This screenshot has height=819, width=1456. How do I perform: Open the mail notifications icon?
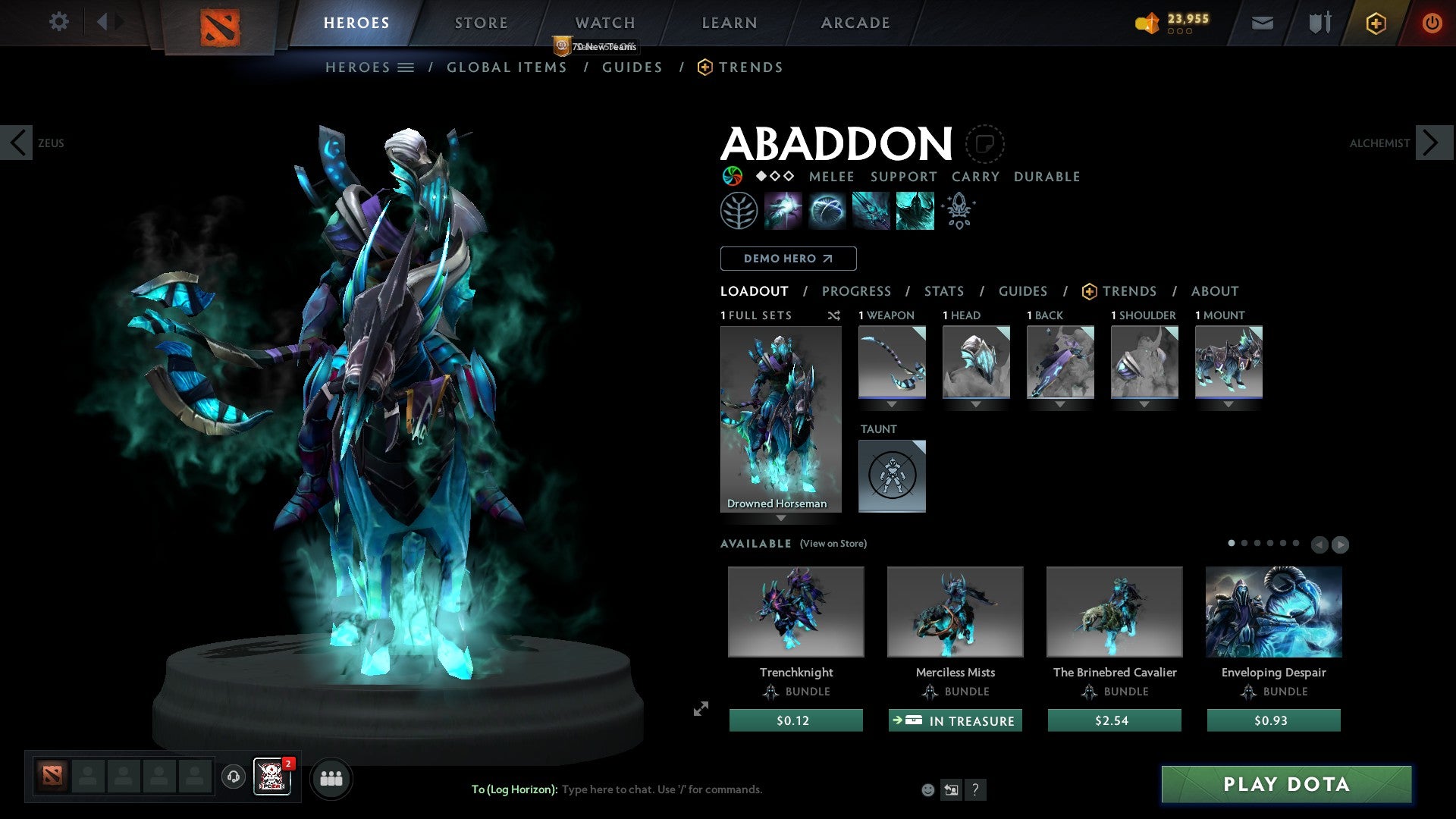1261,22
